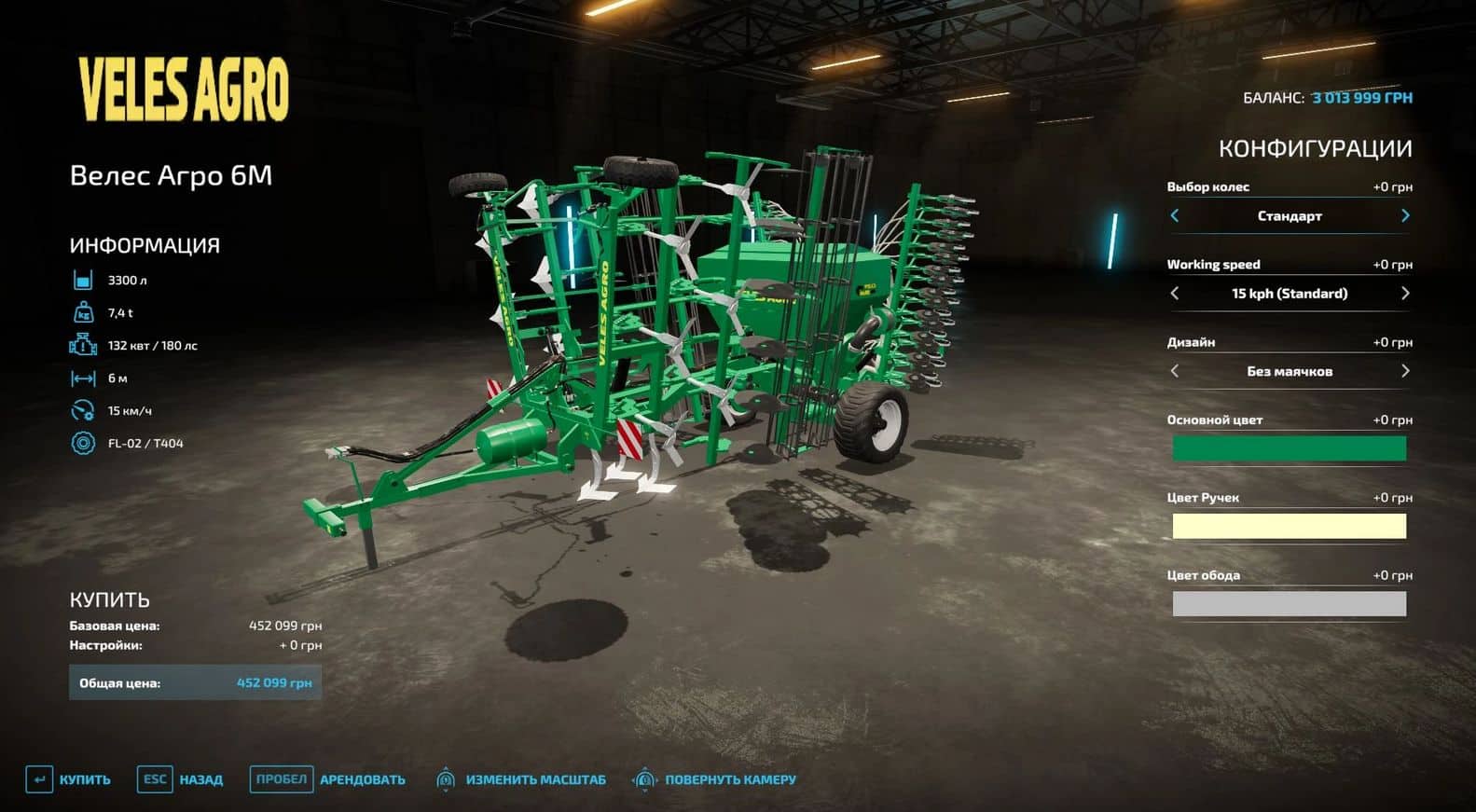Click the scale icon beside Изменить масштаб

coord(448,778)
